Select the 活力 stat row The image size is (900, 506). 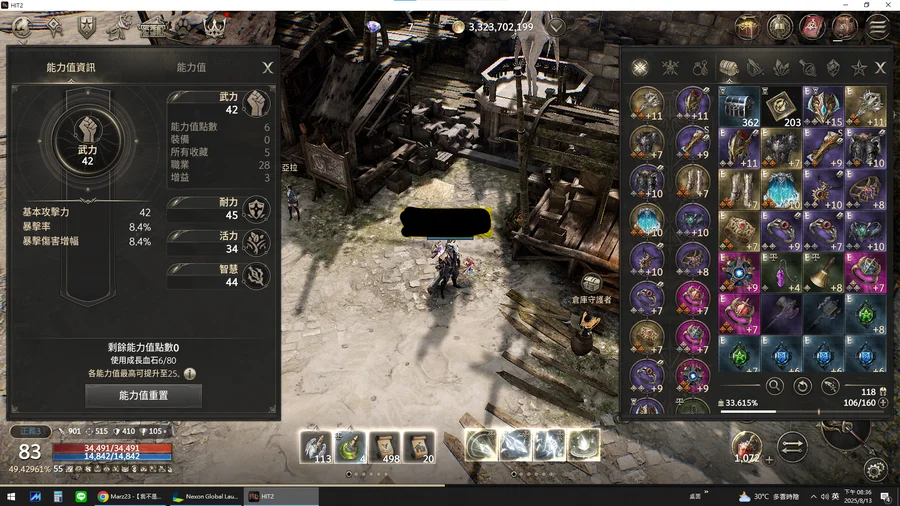(x=220, y=242)
